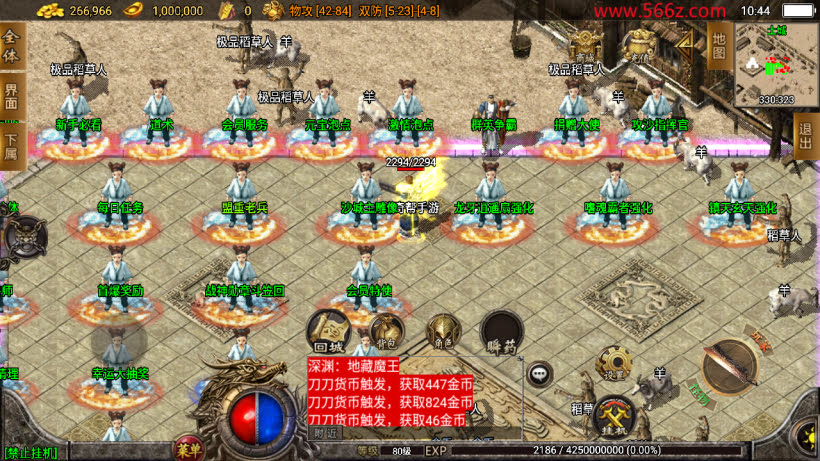
Task: Open the 设置 settings gear
Action: point(614,367)
